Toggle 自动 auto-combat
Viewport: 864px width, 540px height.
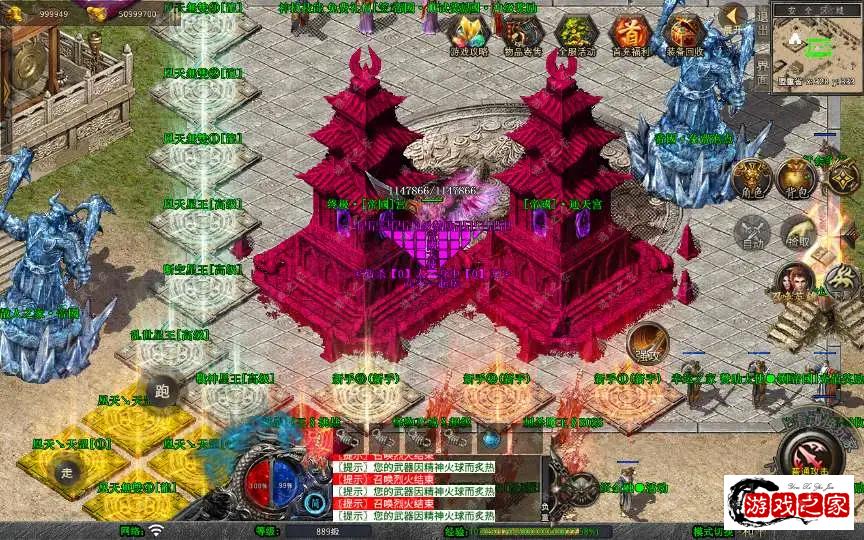click(751, 233)
